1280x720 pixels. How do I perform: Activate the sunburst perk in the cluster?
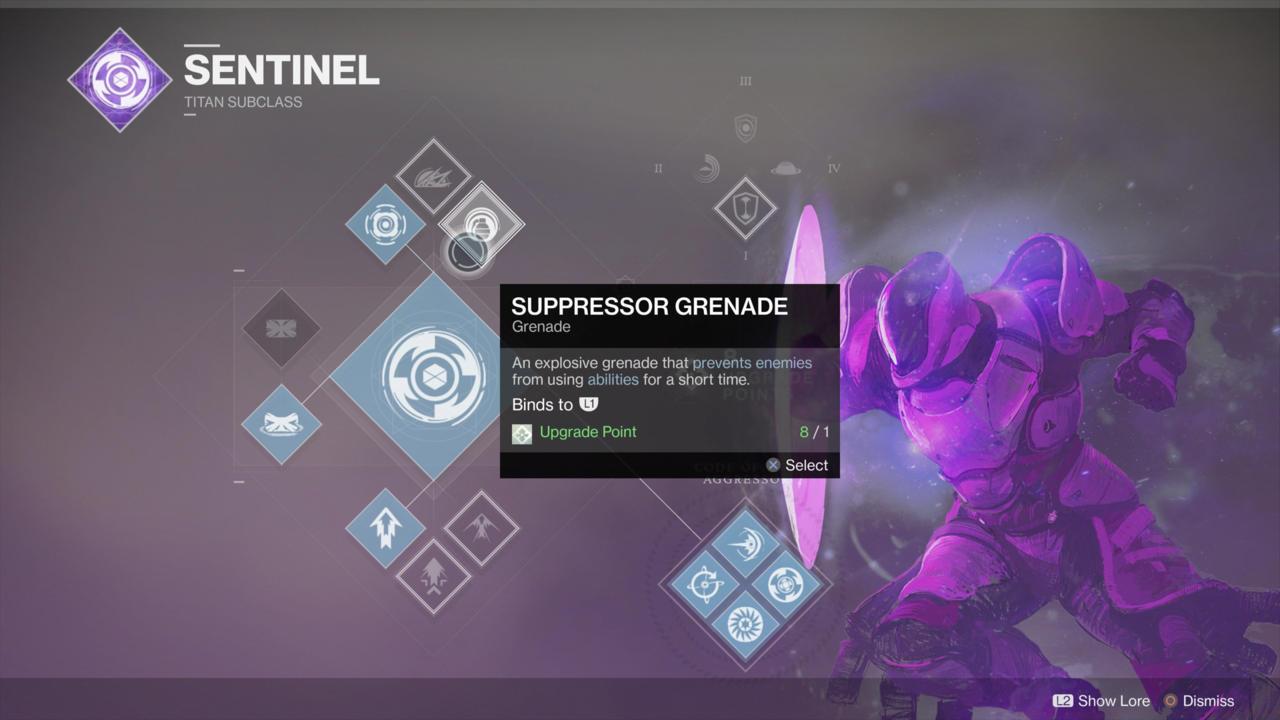pos(745,625)
